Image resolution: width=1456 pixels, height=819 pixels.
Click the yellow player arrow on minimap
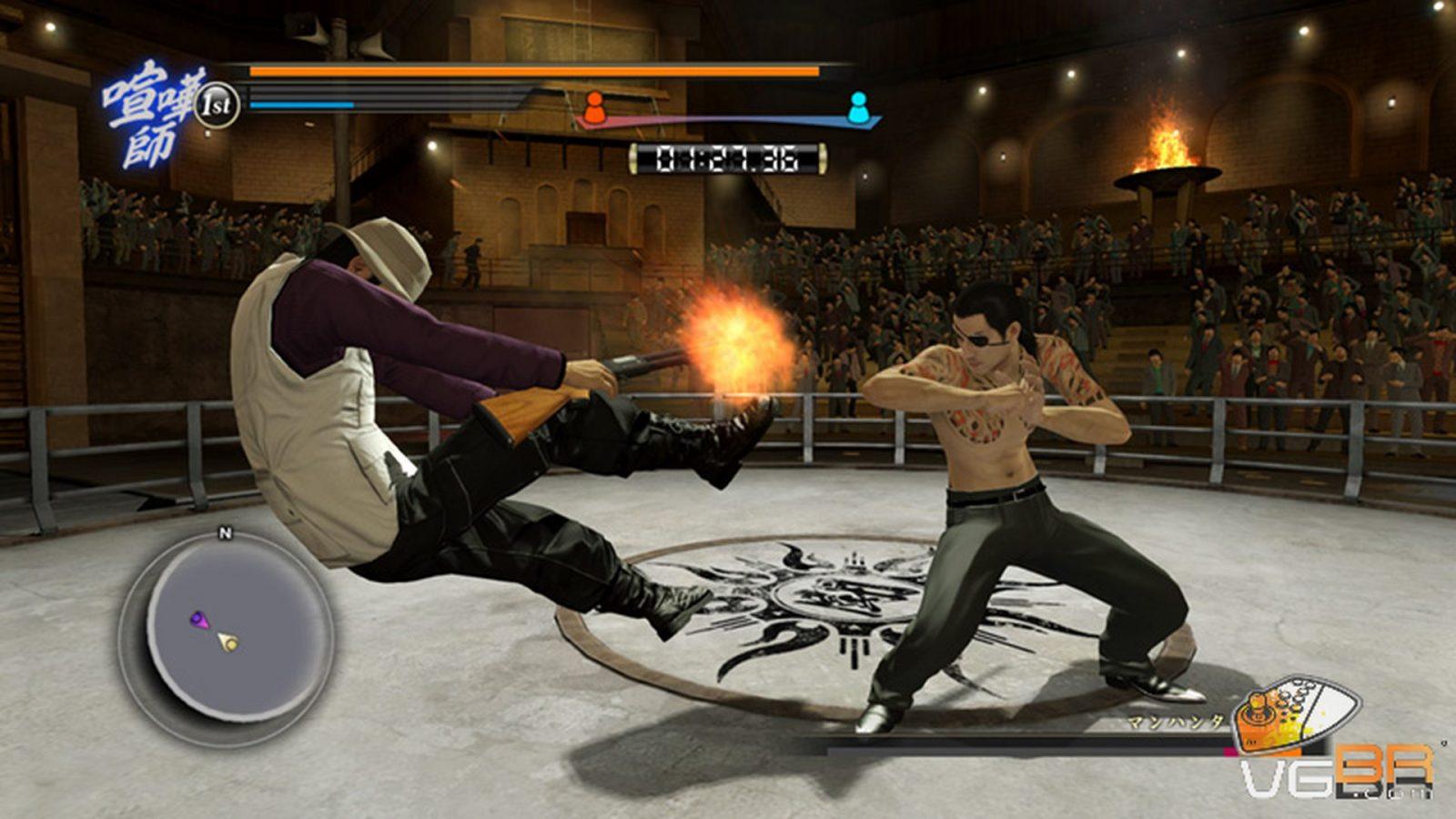[x=228, y=643]
